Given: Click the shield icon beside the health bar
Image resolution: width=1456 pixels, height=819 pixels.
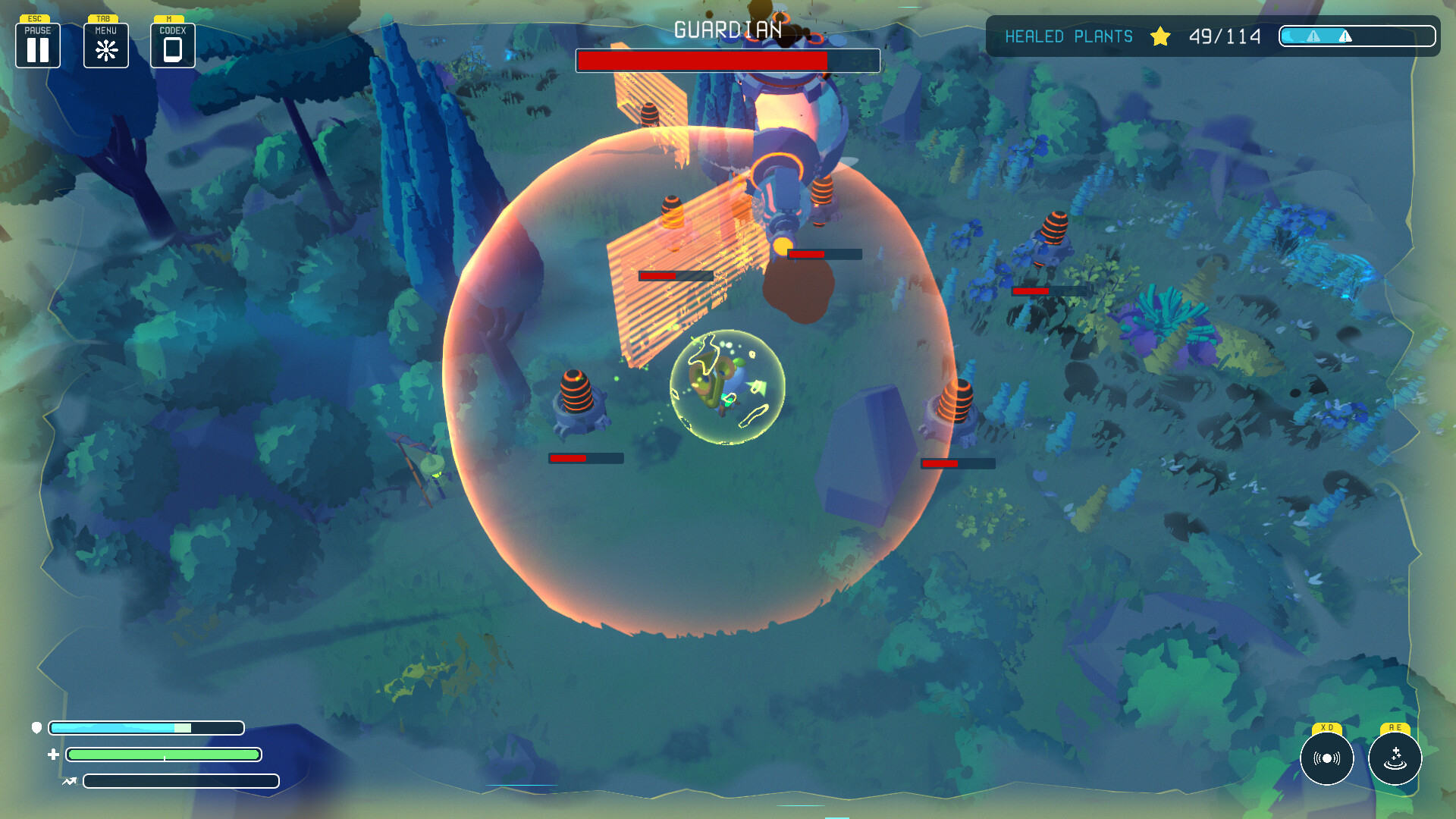Looking at the screenshot, I should click(x=36, y=728).
